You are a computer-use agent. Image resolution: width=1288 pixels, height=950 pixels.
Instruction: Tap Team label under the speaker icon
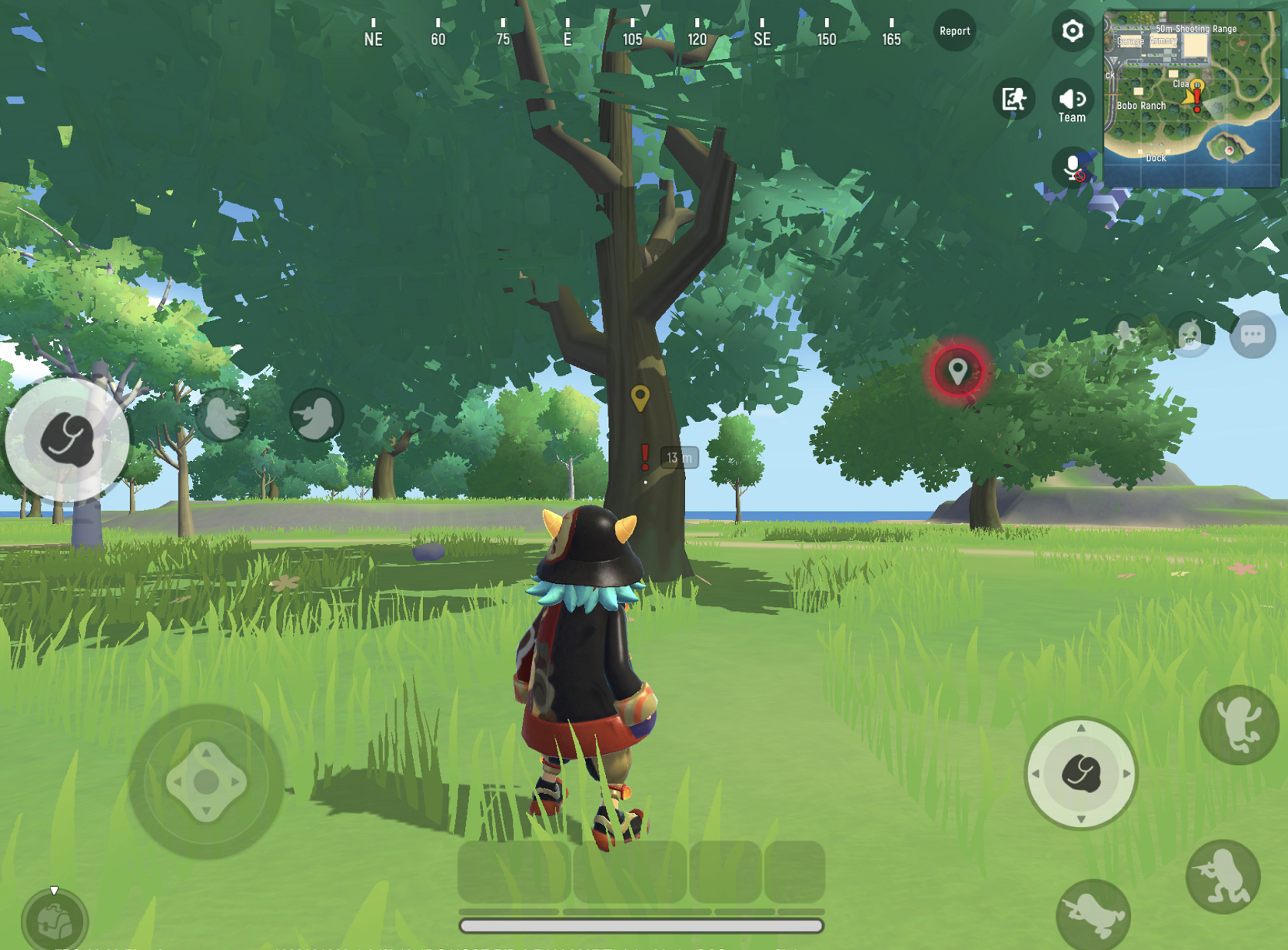pos(1072,117)
